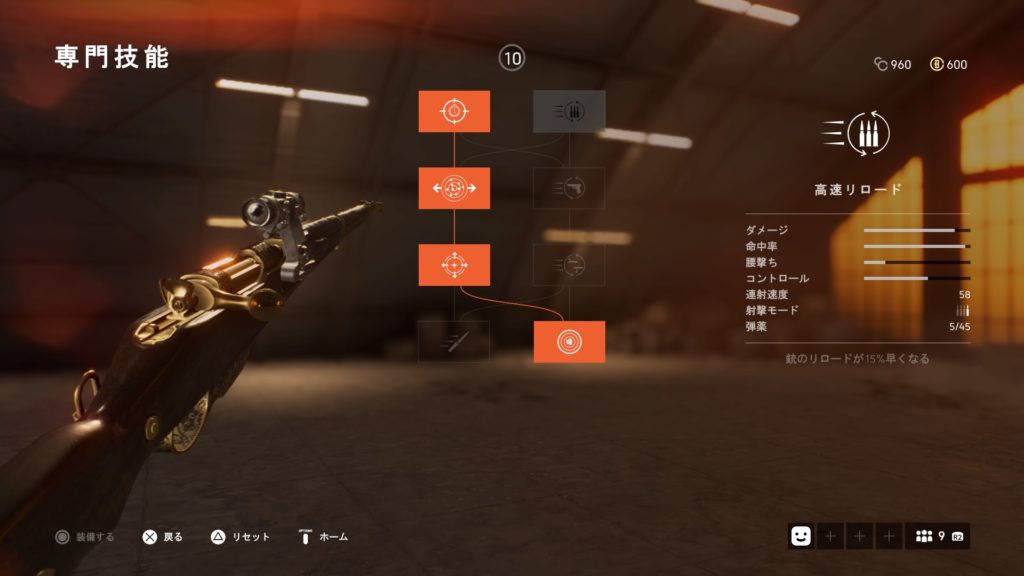The width and height of the screenshot is (1024, 576).
Task: Click the smiley face squad member icon
Action: pos(800,537)
